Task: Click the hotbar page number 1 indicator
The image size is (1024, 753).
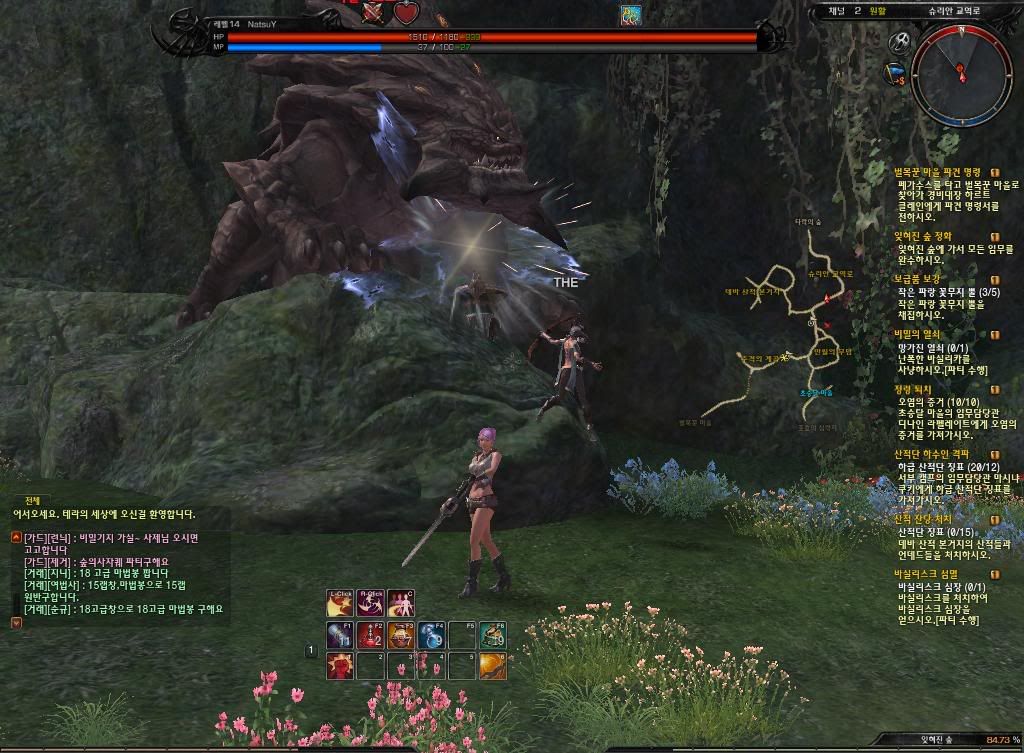Action: coord(311,651)
